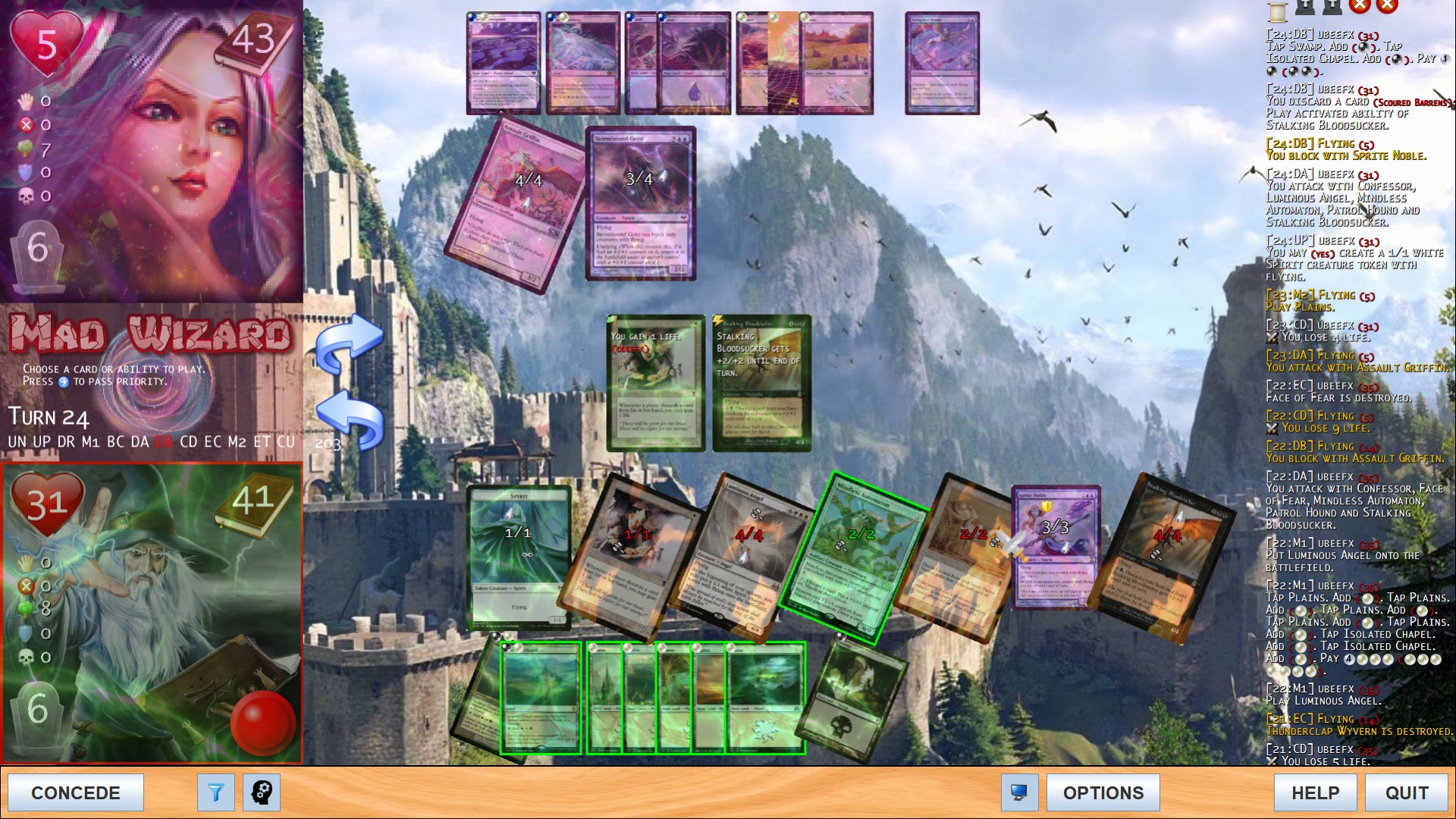Quit the game
The width and height of the screenshot is (1456, 819).
(1407, 792)
